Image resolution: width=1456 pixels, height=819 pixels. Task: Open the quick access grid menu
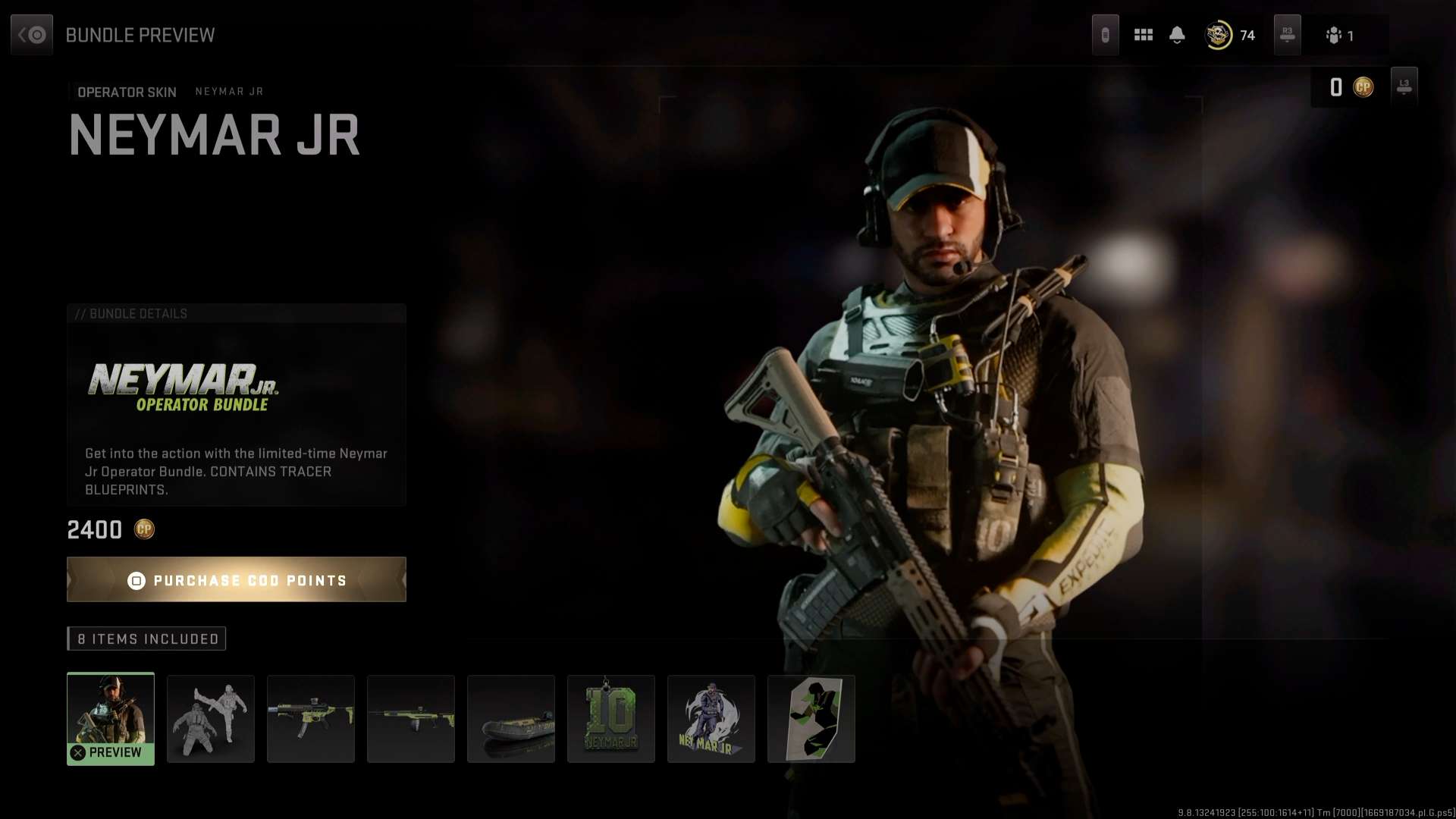click(1144, 35)
